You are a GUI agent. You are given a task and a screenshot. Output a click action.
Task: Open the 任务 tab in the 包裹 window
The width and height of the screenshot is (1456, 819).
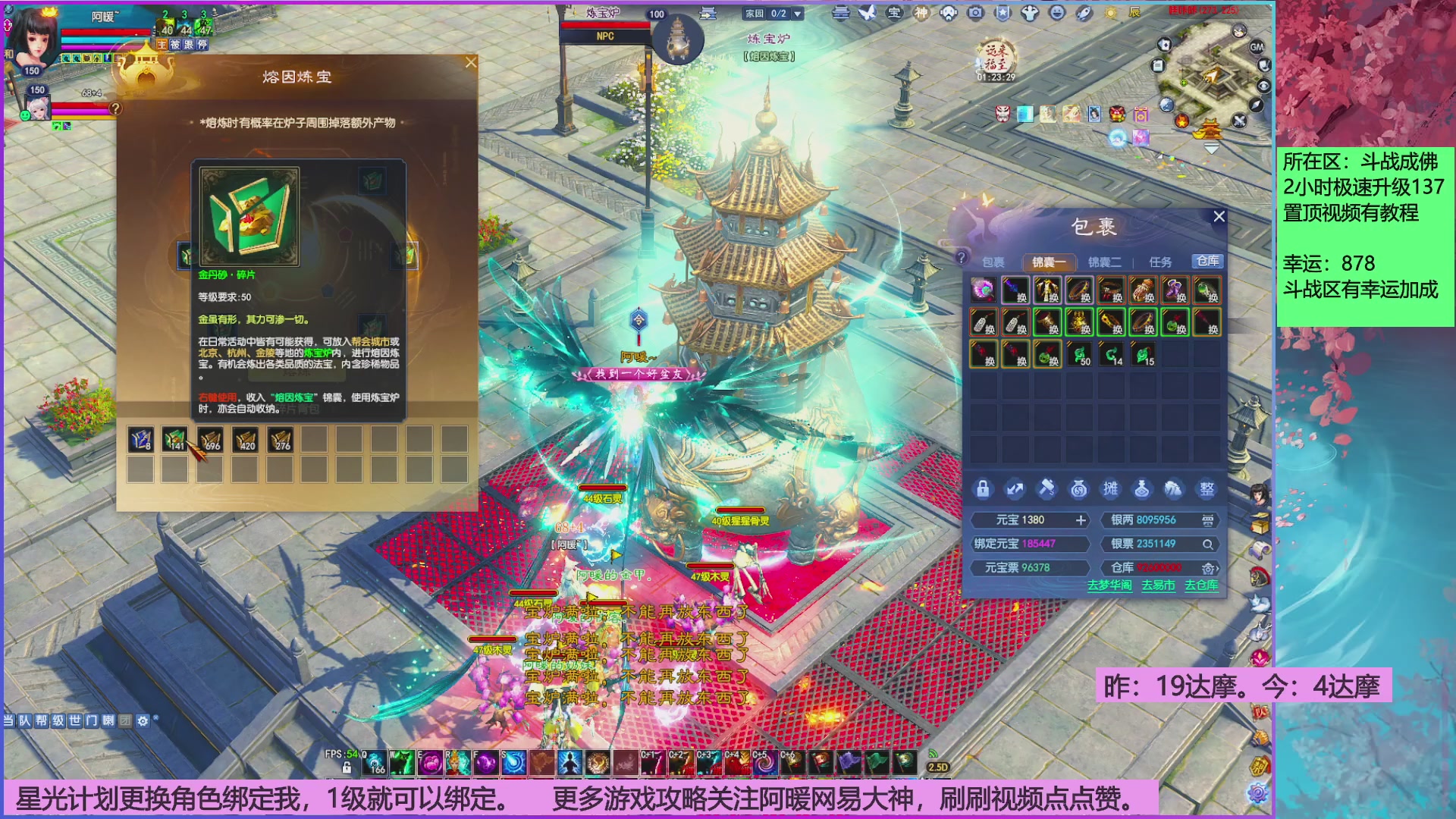(1161, 261)
